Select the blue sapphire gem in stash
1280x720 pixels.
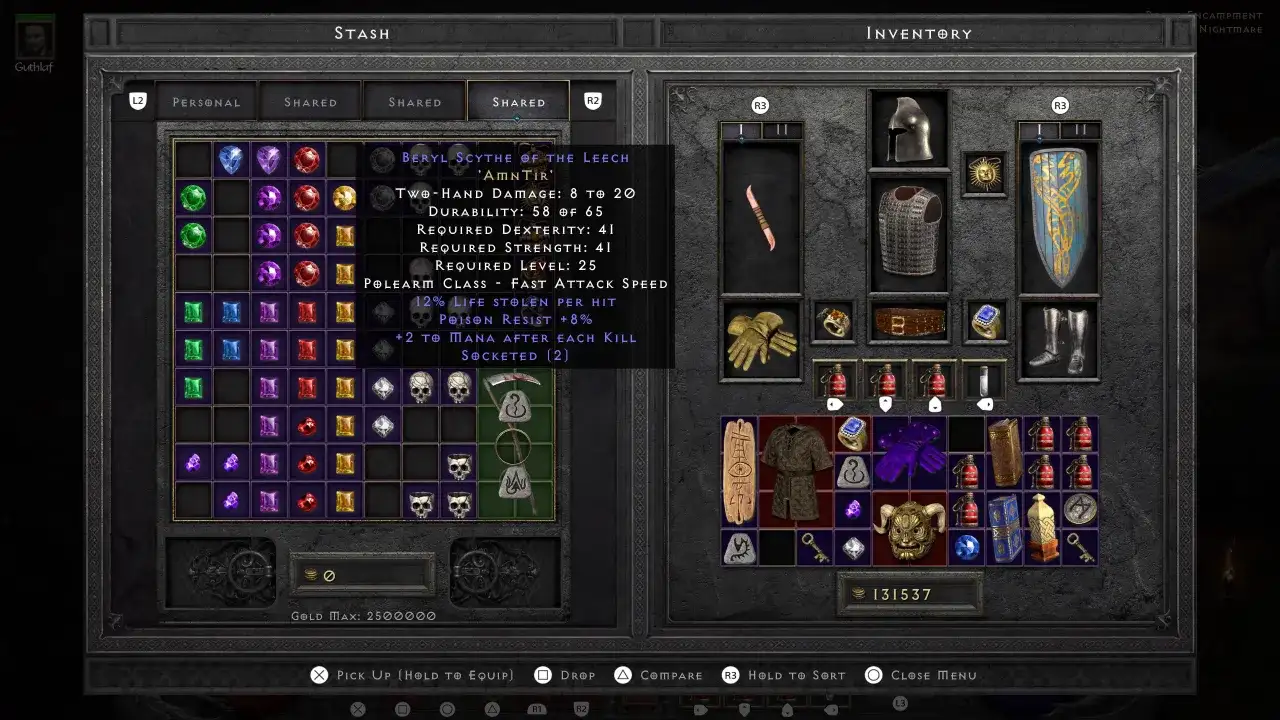pyautogui.click(x=231, y=160)
